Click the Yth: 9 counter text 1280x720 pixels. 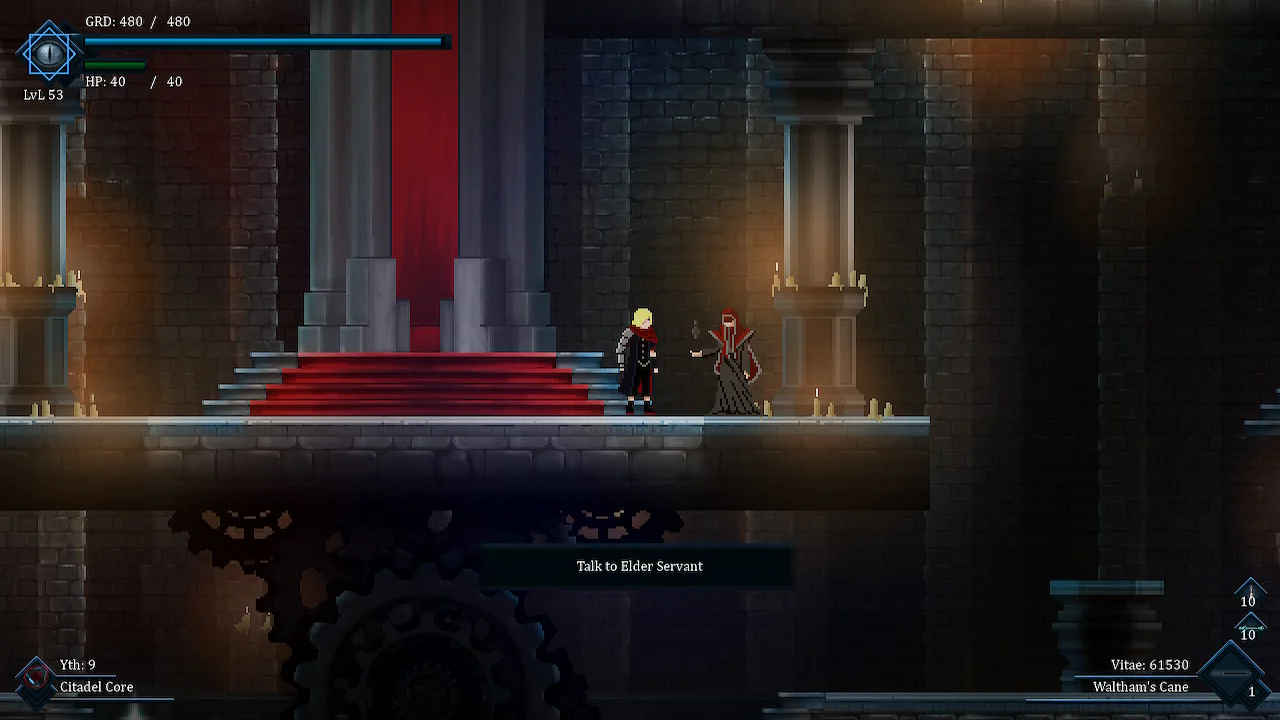point(78,664)
